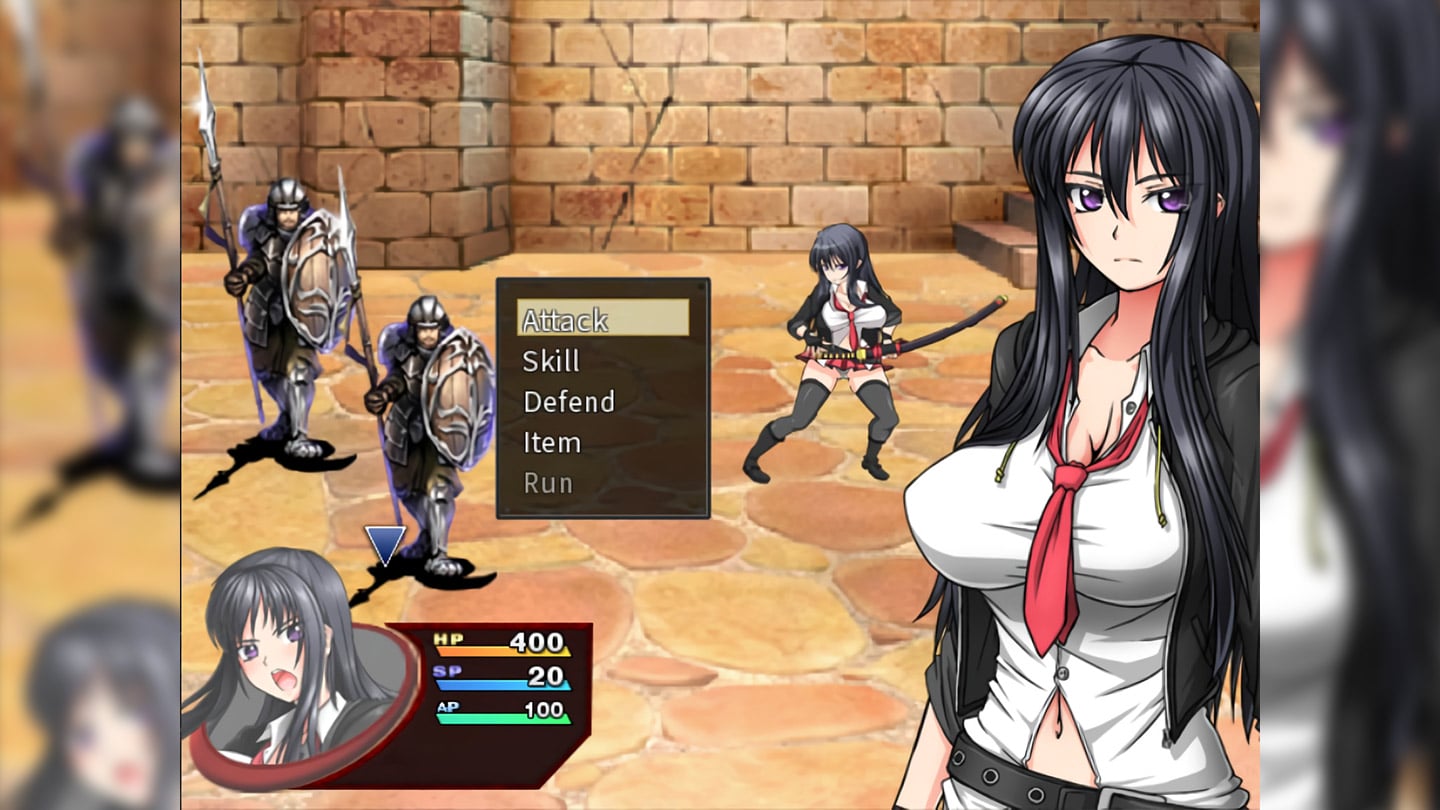Viewport: 1440px width, 810px height.
Task: Select the Attack command
Action: [x=603, y=319]
